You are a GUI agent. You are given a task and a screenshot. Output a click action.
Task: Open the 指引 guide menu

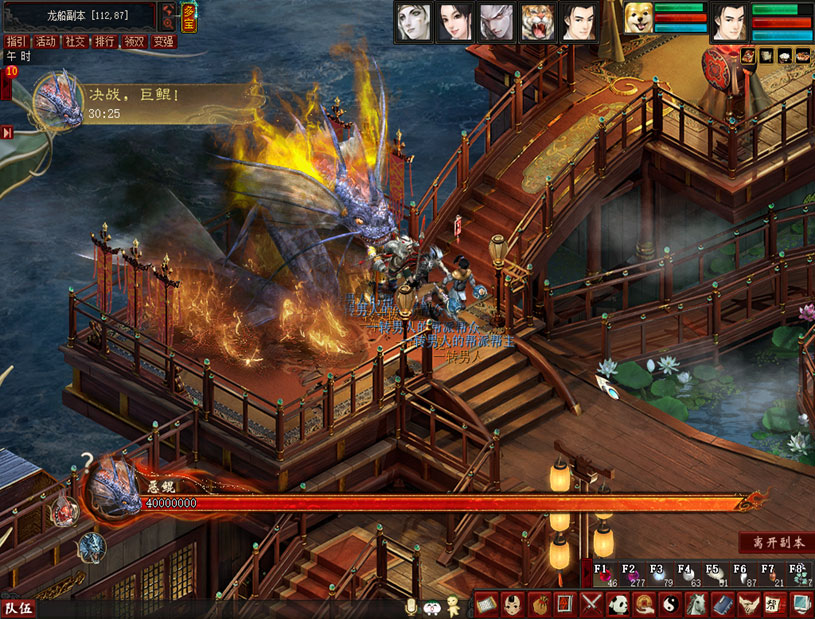click(16, 41)
